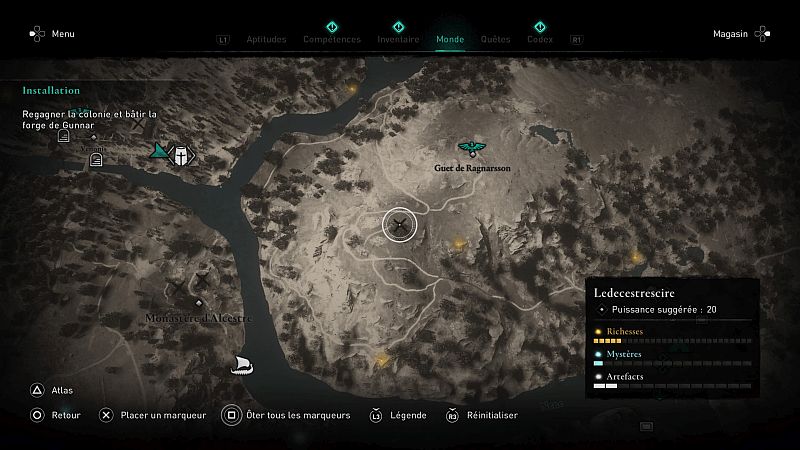Image resolution: width=800 pixels, height=450 pixels.
Task: Select the longship icon on the river
Action: click(x=240, y=364)
